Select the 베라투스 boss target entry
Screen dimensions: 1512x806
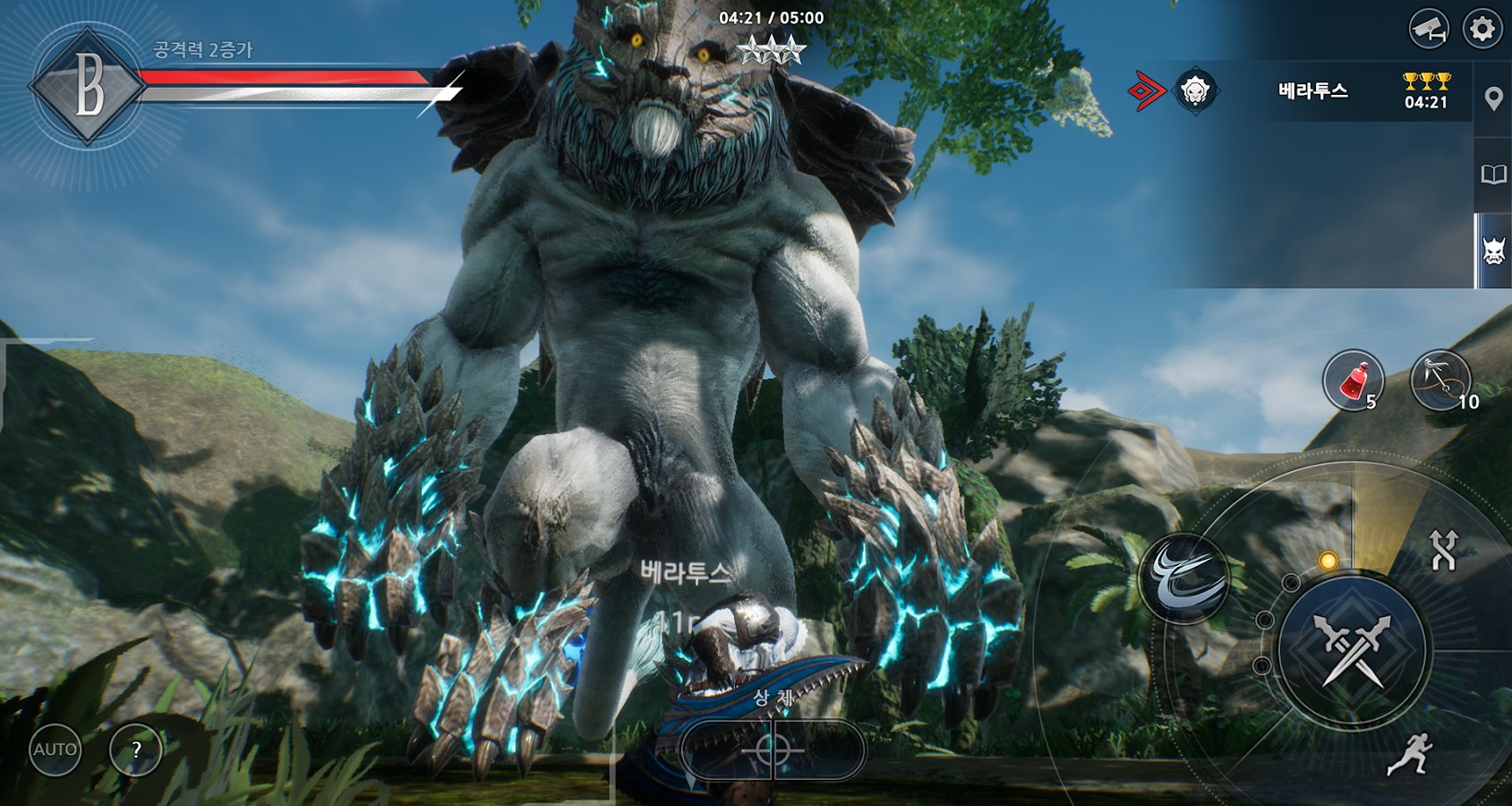point(1311,90)
